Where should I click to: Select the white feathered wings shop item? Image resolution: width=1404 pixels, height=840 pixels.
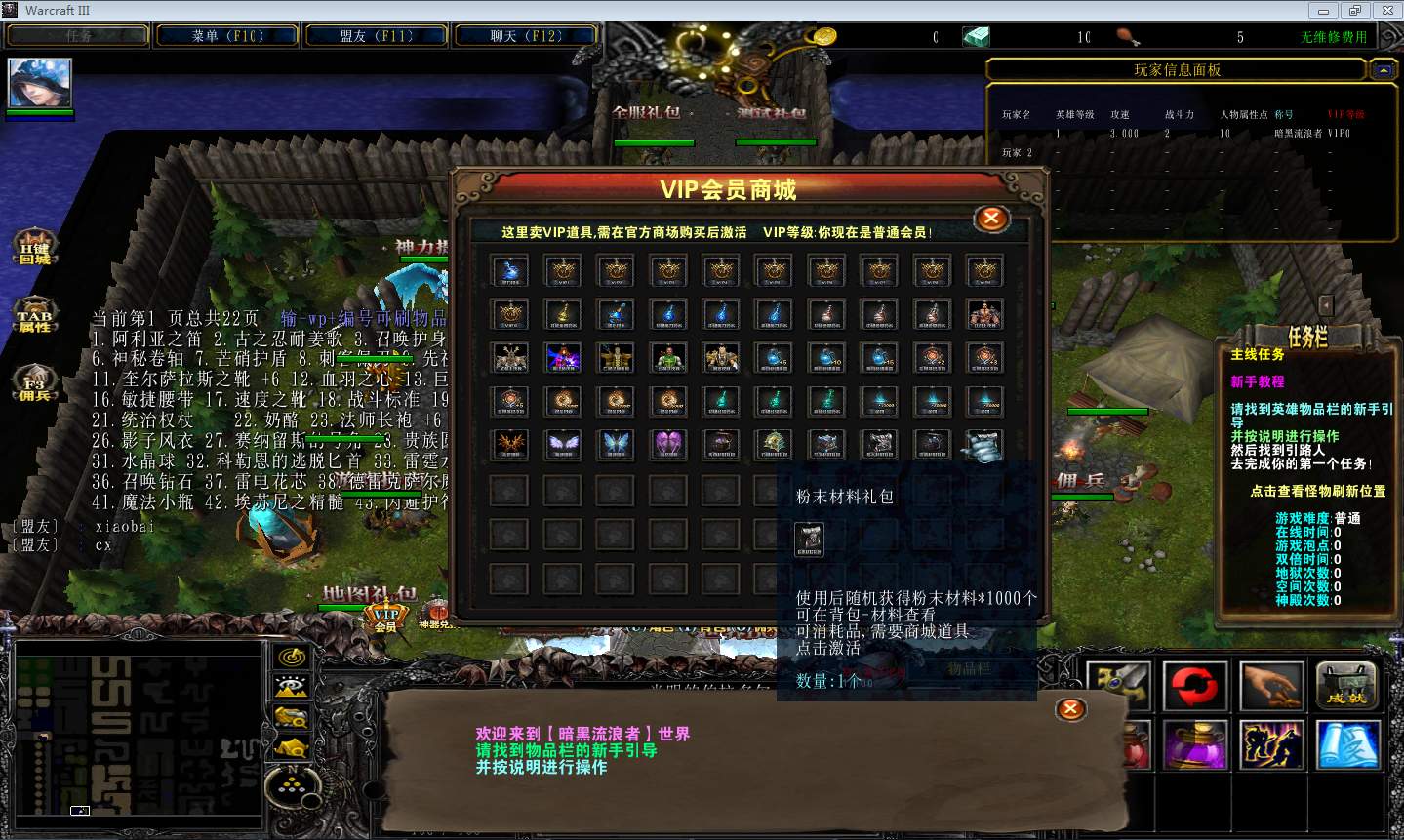[563, 444]
